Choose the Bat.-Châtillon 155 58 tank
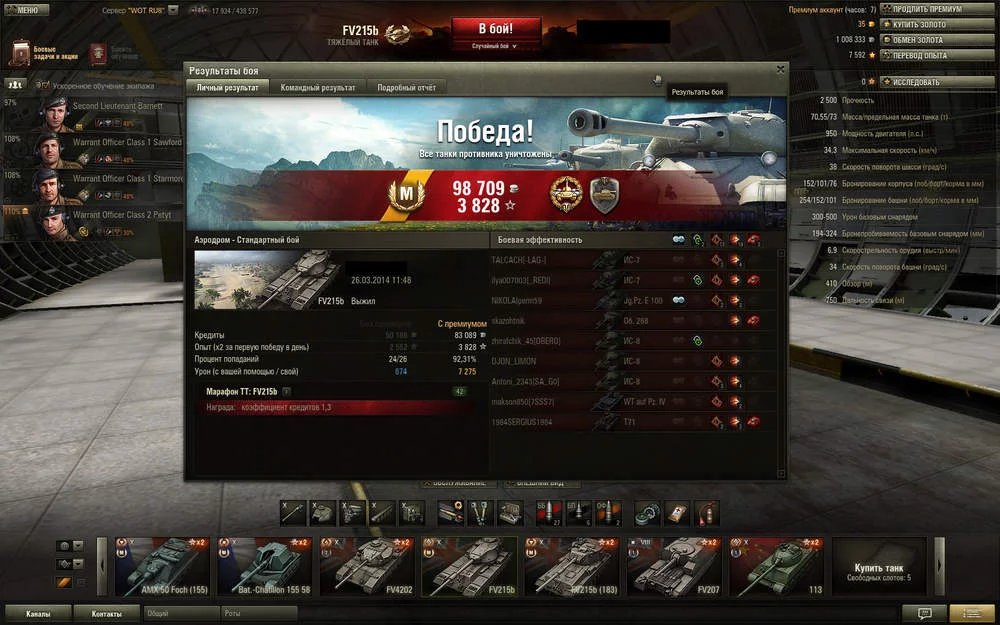 click(261, 567)
